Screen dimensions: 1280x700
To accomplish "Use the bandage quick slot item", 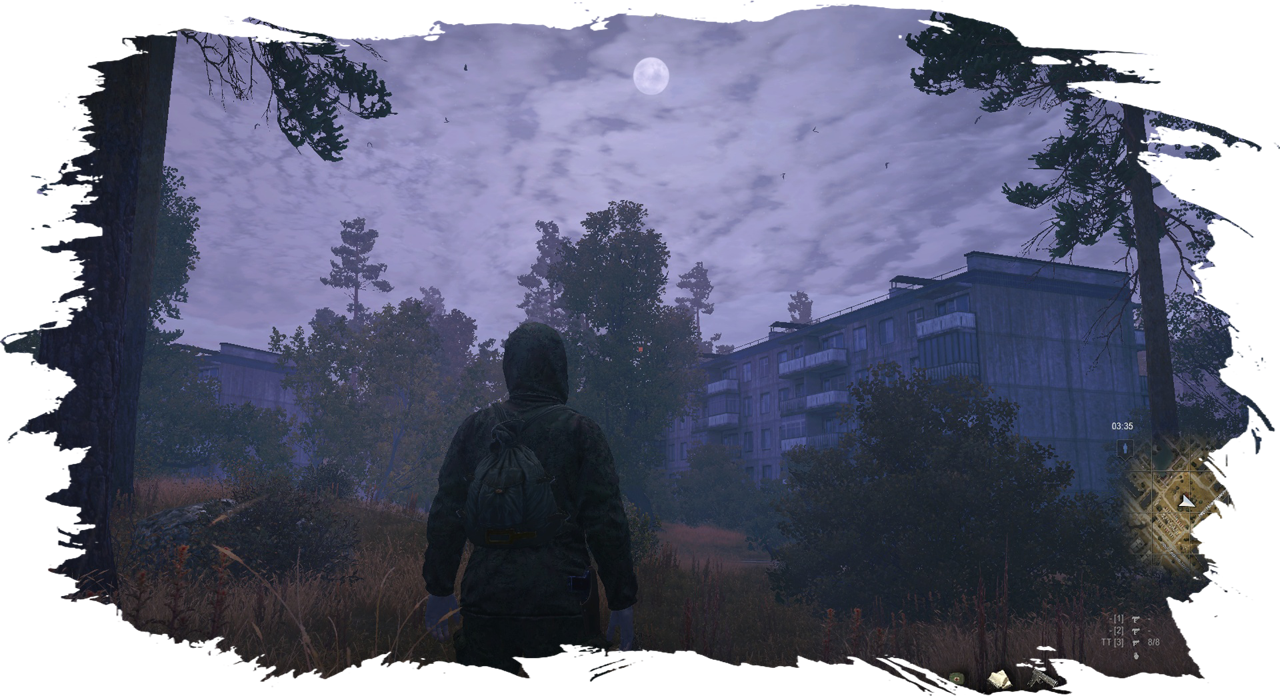I will 998,679.
